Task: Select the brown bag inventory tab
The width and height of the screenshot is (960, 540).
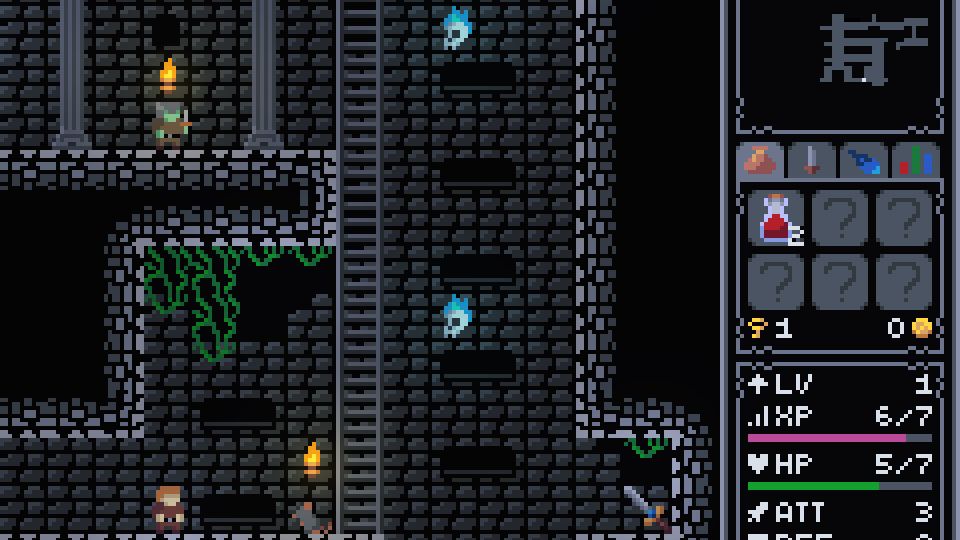Action: pos(760,161)
